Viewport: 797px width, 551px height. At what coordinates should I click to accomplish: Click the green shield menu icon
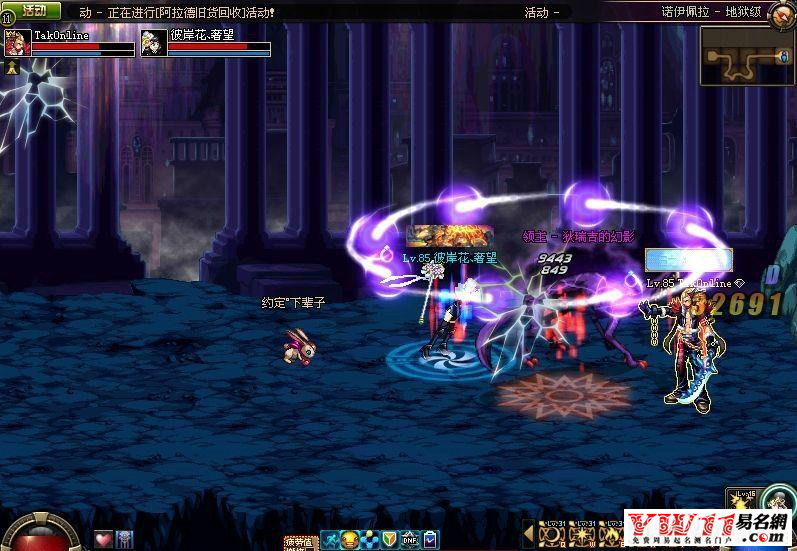coord(390,540)
